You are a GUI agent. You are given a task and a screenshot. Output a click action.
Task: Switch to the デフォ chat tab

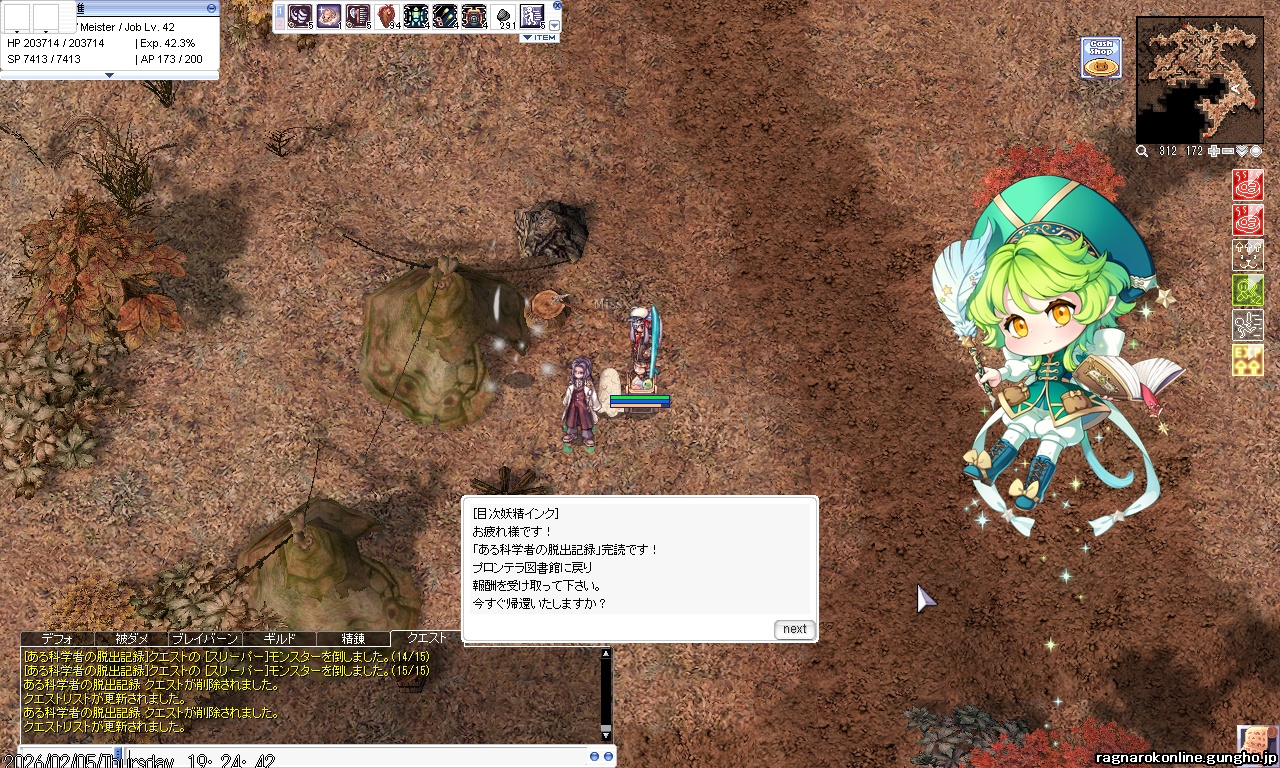(x=57, y=638)
